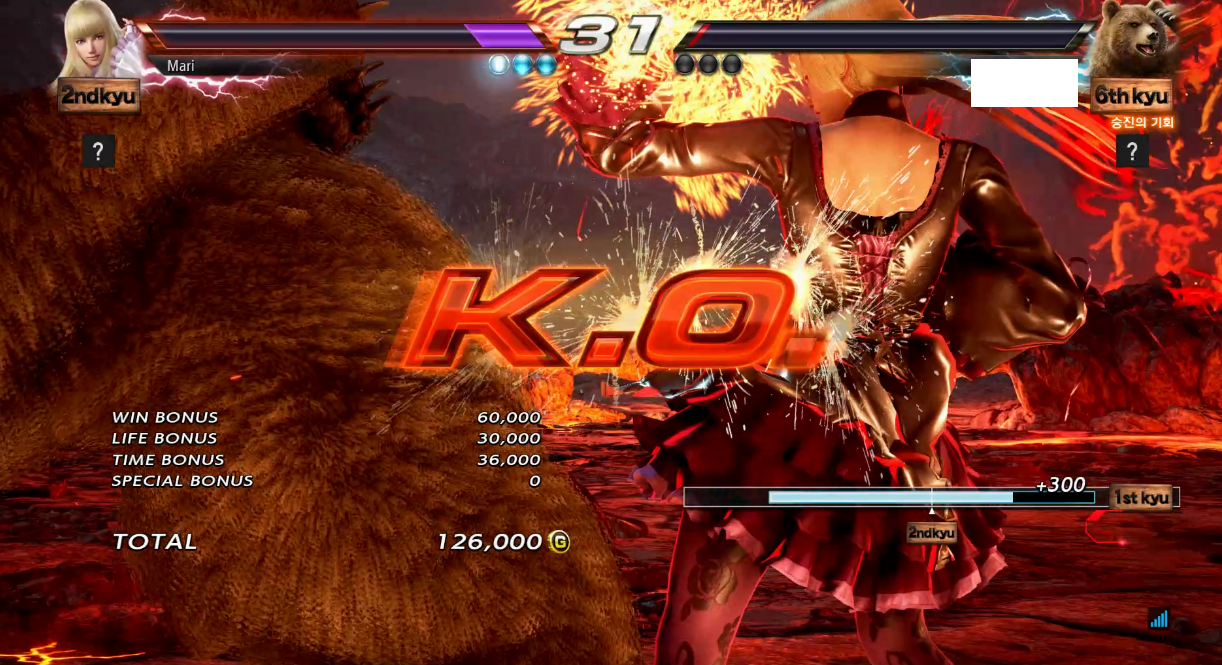Screen dimensions: 1222x665
Task: Click the connection signal bars icon
Action: click(x=1159, y=619)
